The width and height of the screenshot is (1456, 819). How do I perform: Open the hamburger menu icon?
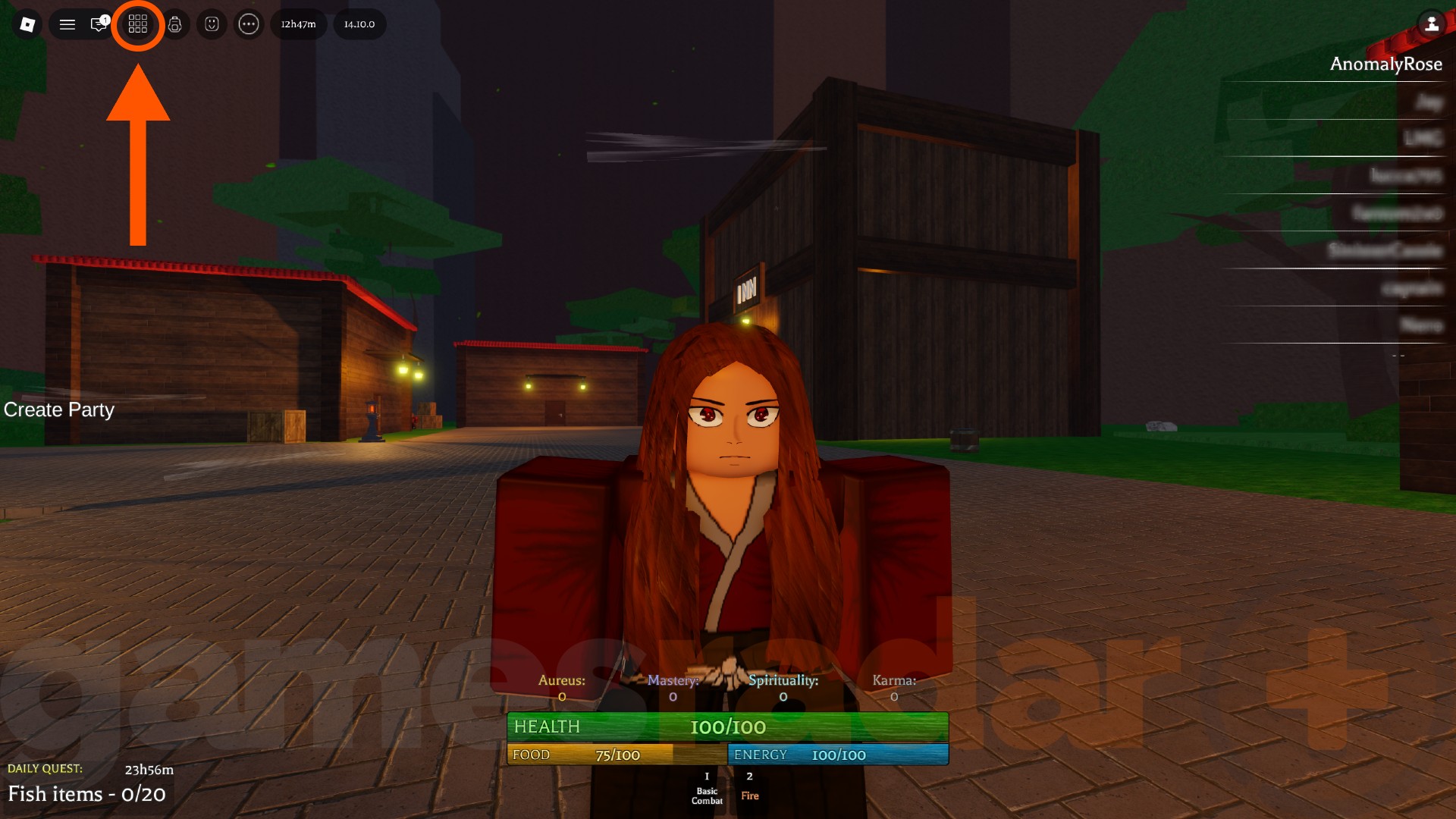coord(67,24)
